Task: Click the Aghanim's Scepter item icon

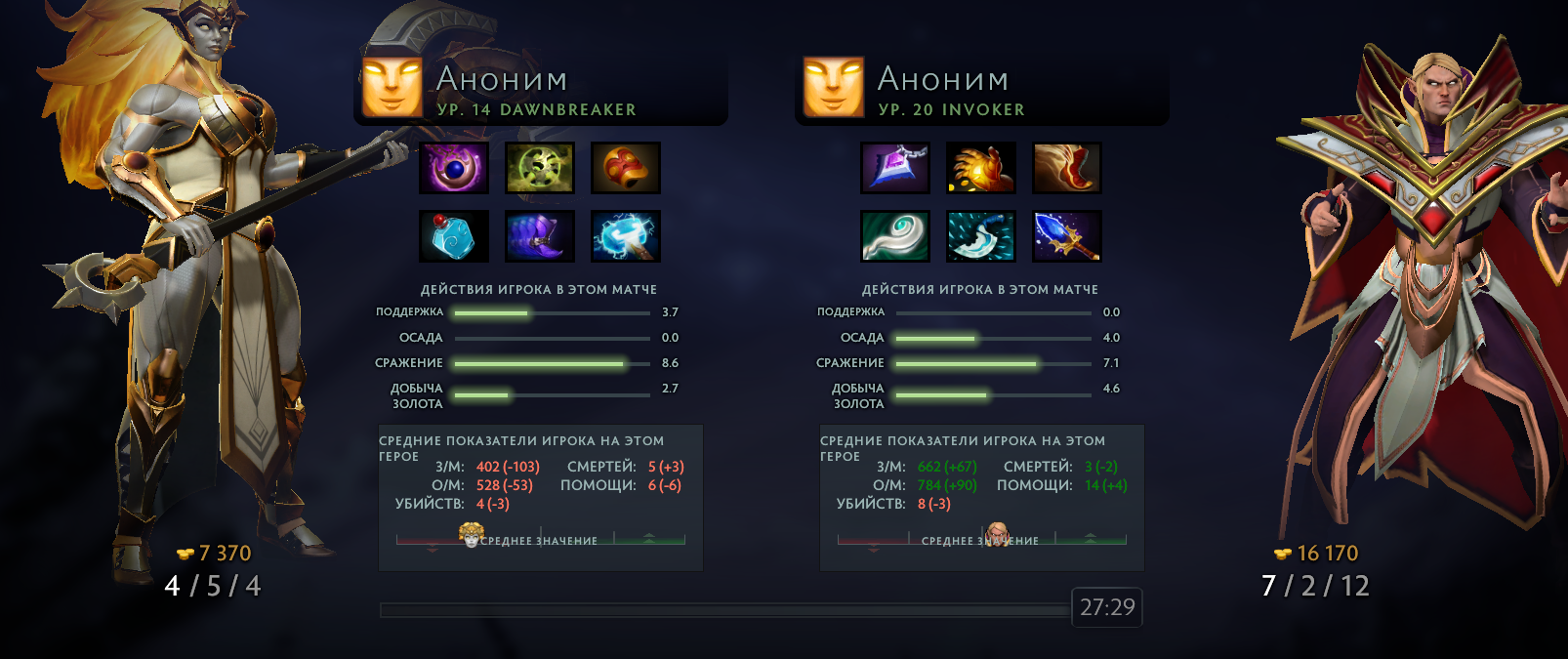Action: point(1067,236)
